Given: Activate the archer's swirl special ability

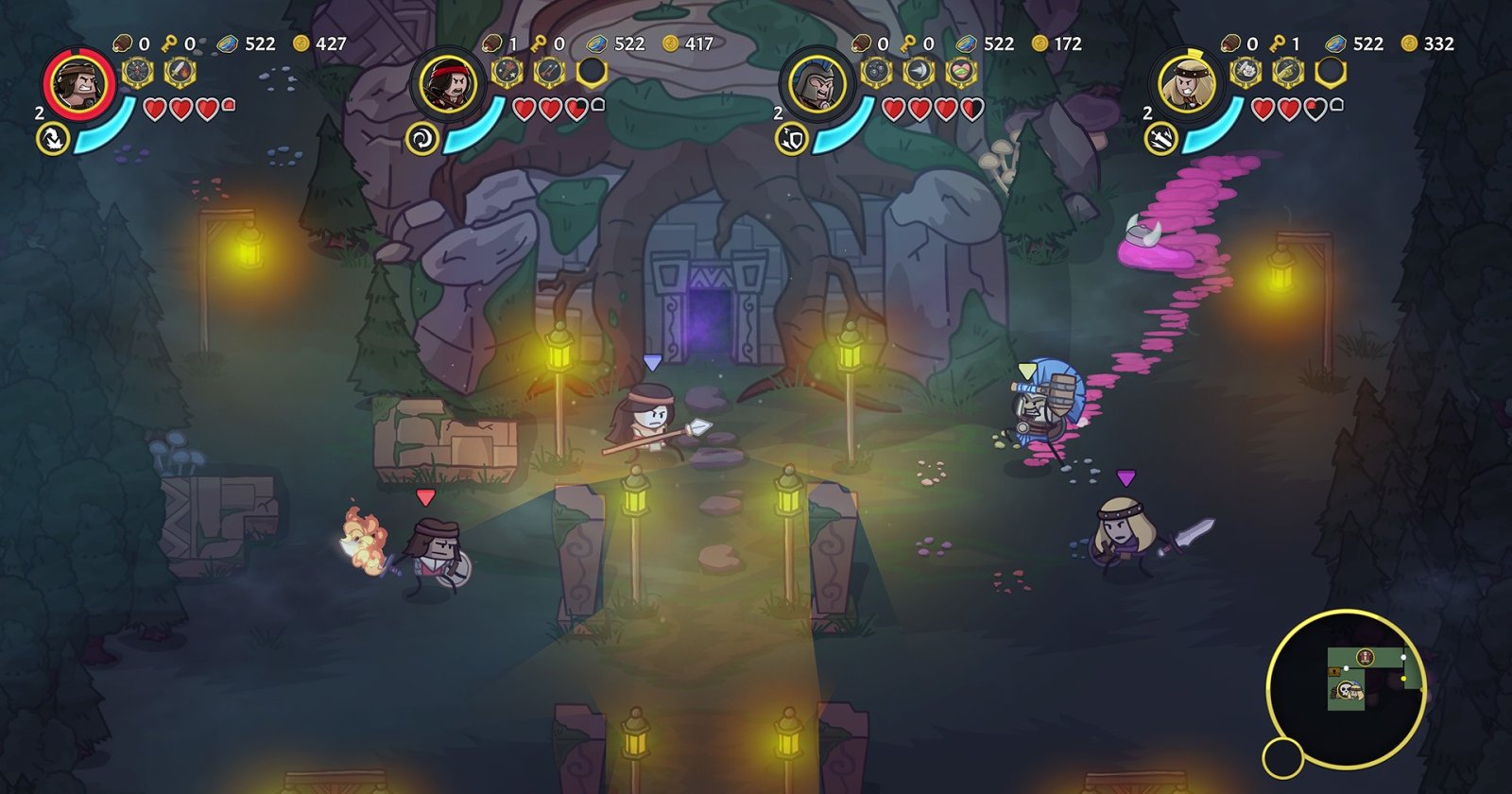Looking at the screenshot, I should 420,139.
